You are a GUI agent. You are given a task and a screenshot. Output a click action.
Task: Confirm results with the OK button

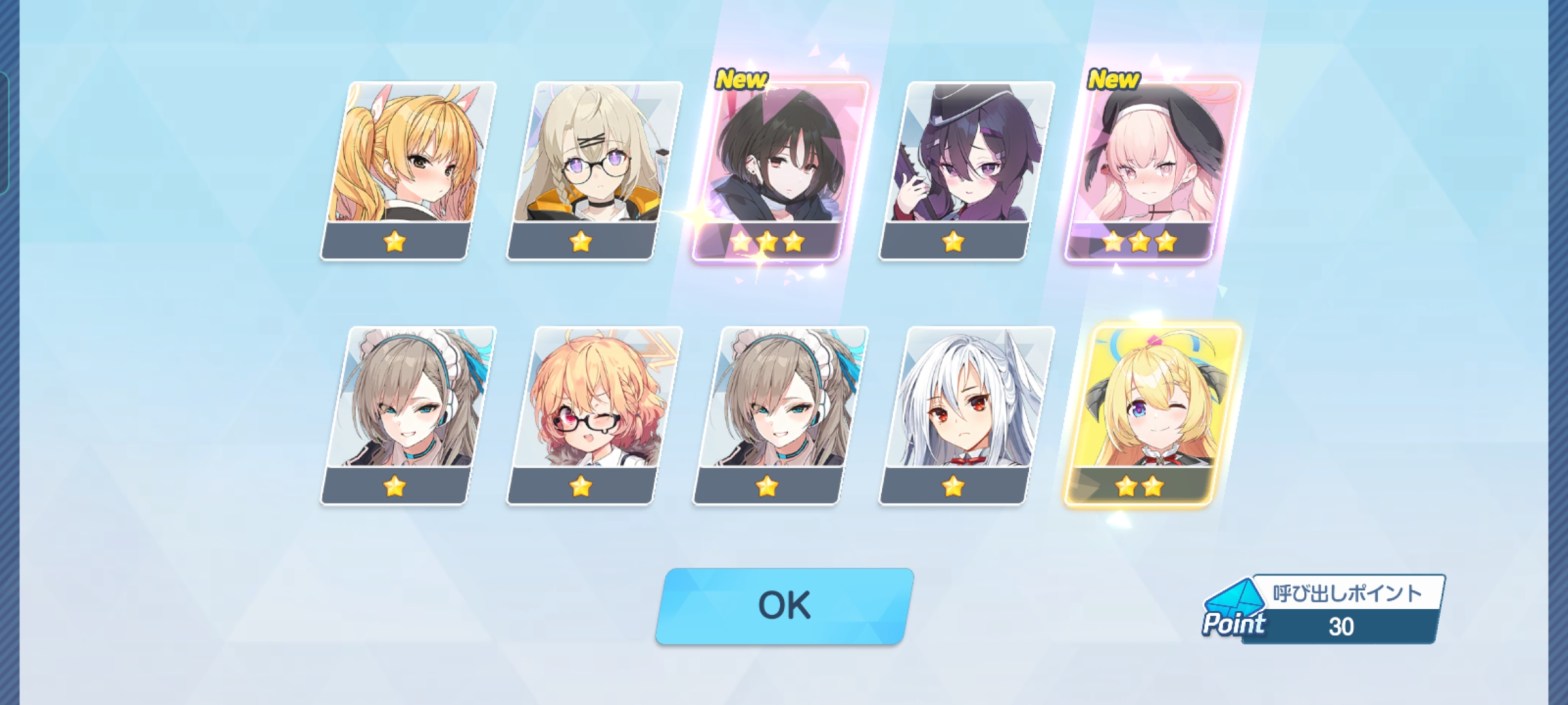coord(784,605)
